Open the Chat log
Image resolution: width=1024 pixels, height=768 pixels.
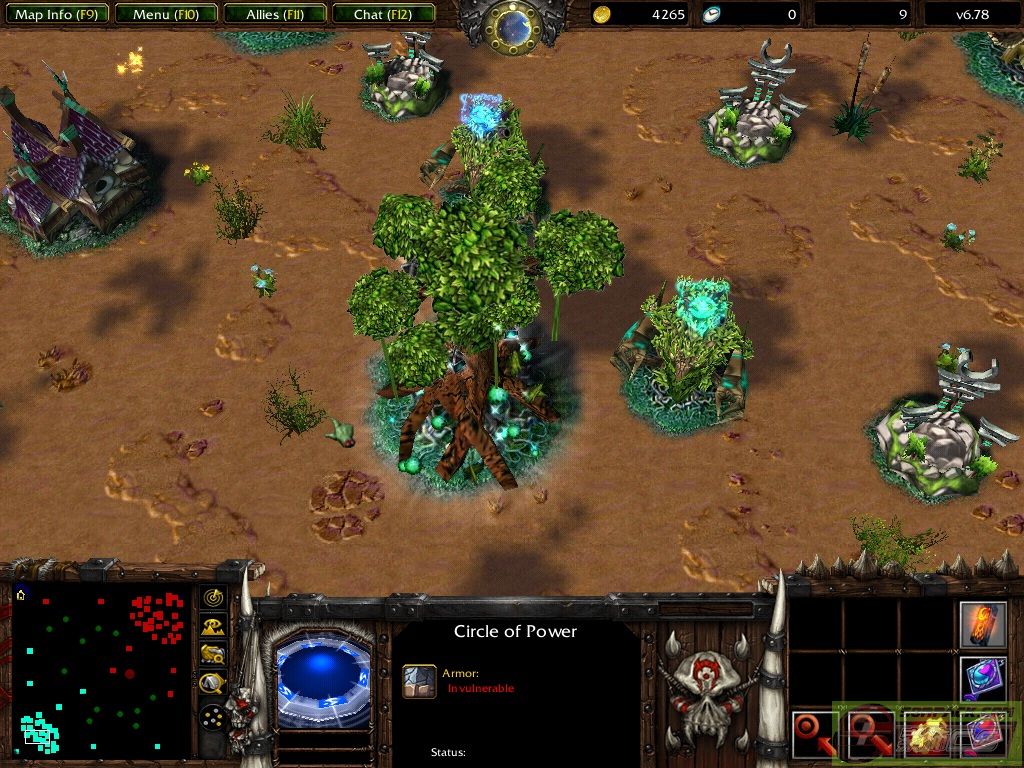pos(382,14)
